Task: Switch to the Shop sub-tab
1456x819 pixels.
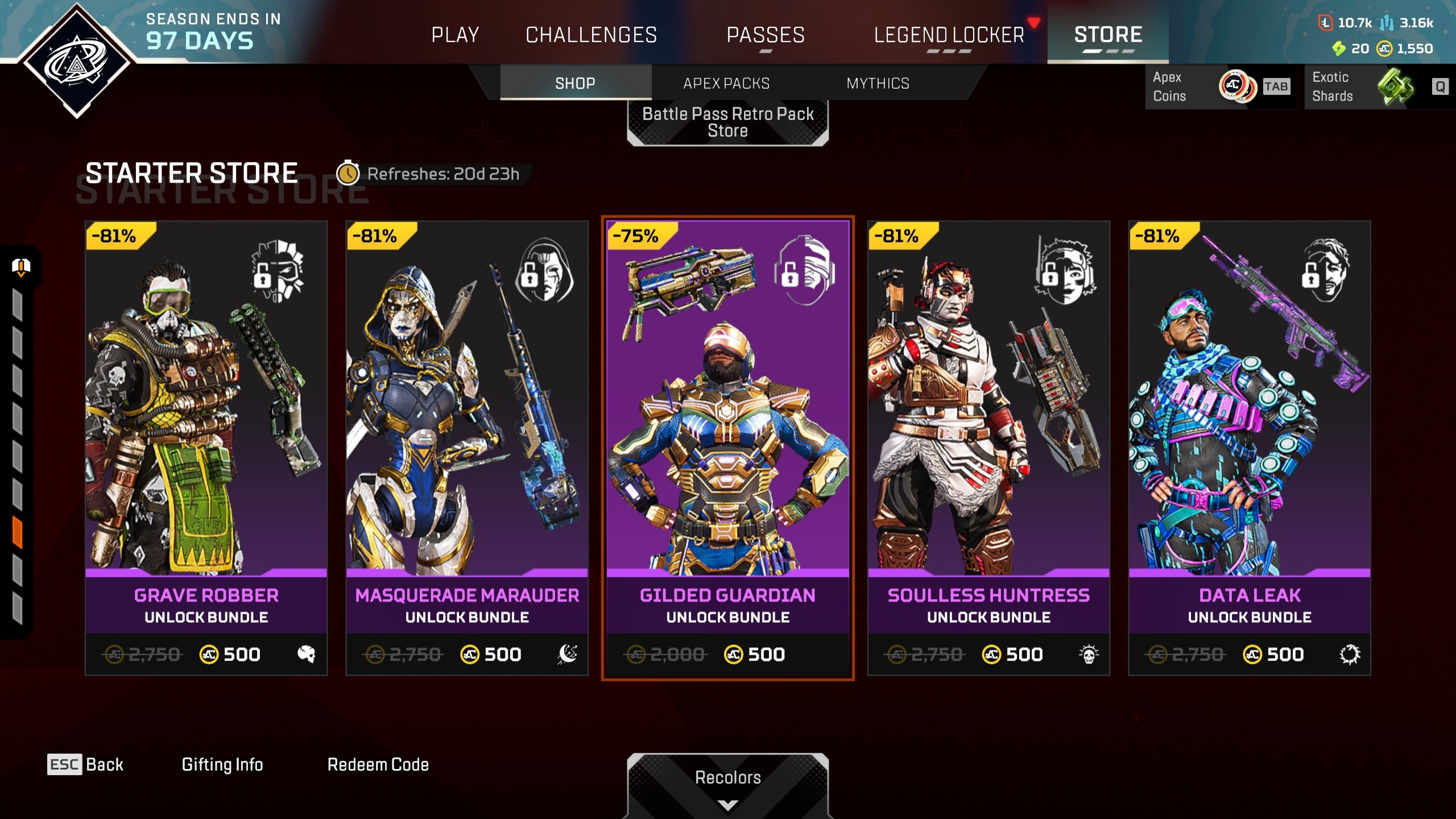Action: click(575, 84)
